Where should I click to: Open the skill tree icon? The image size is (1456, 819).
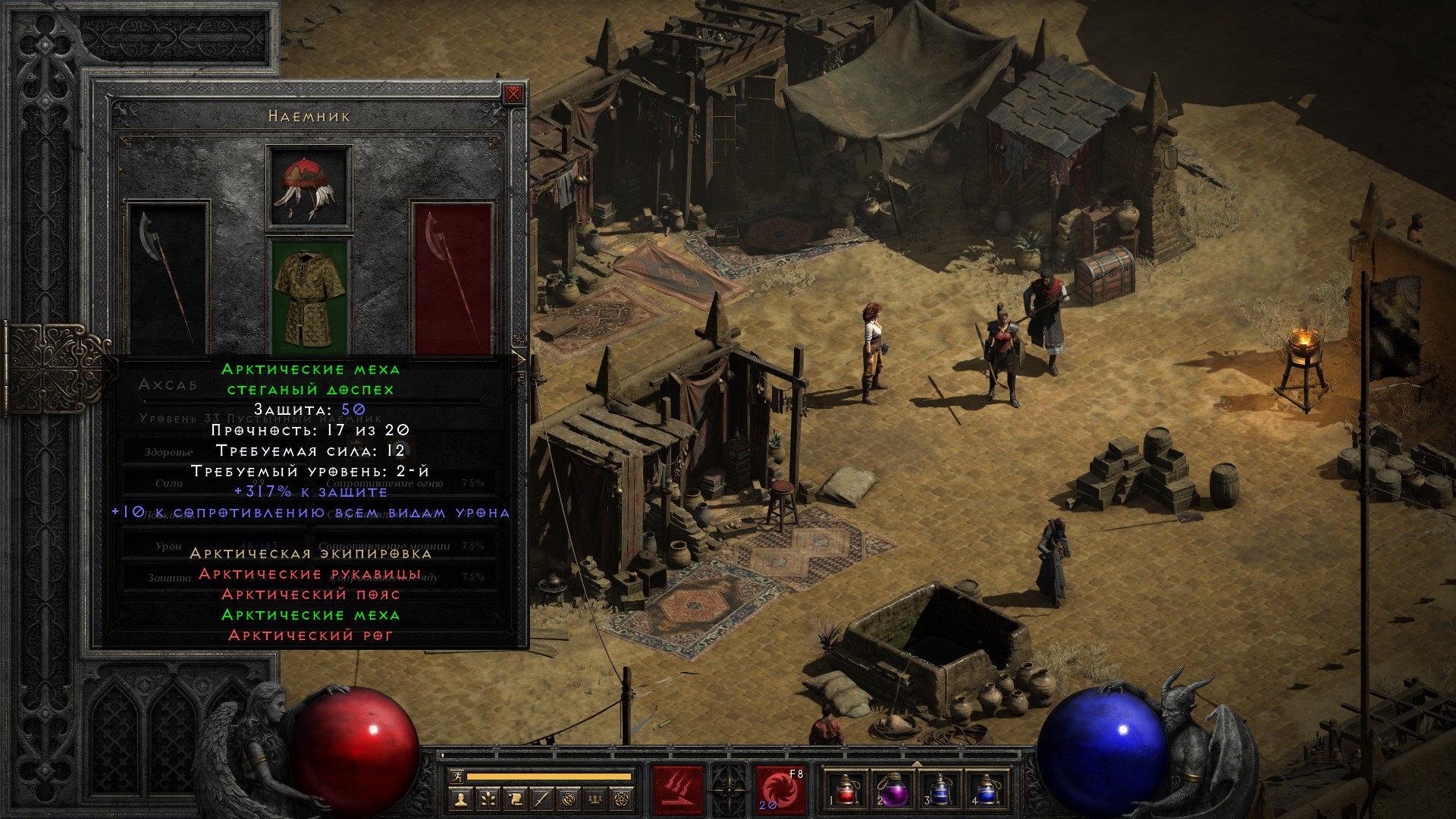[488, 799]
